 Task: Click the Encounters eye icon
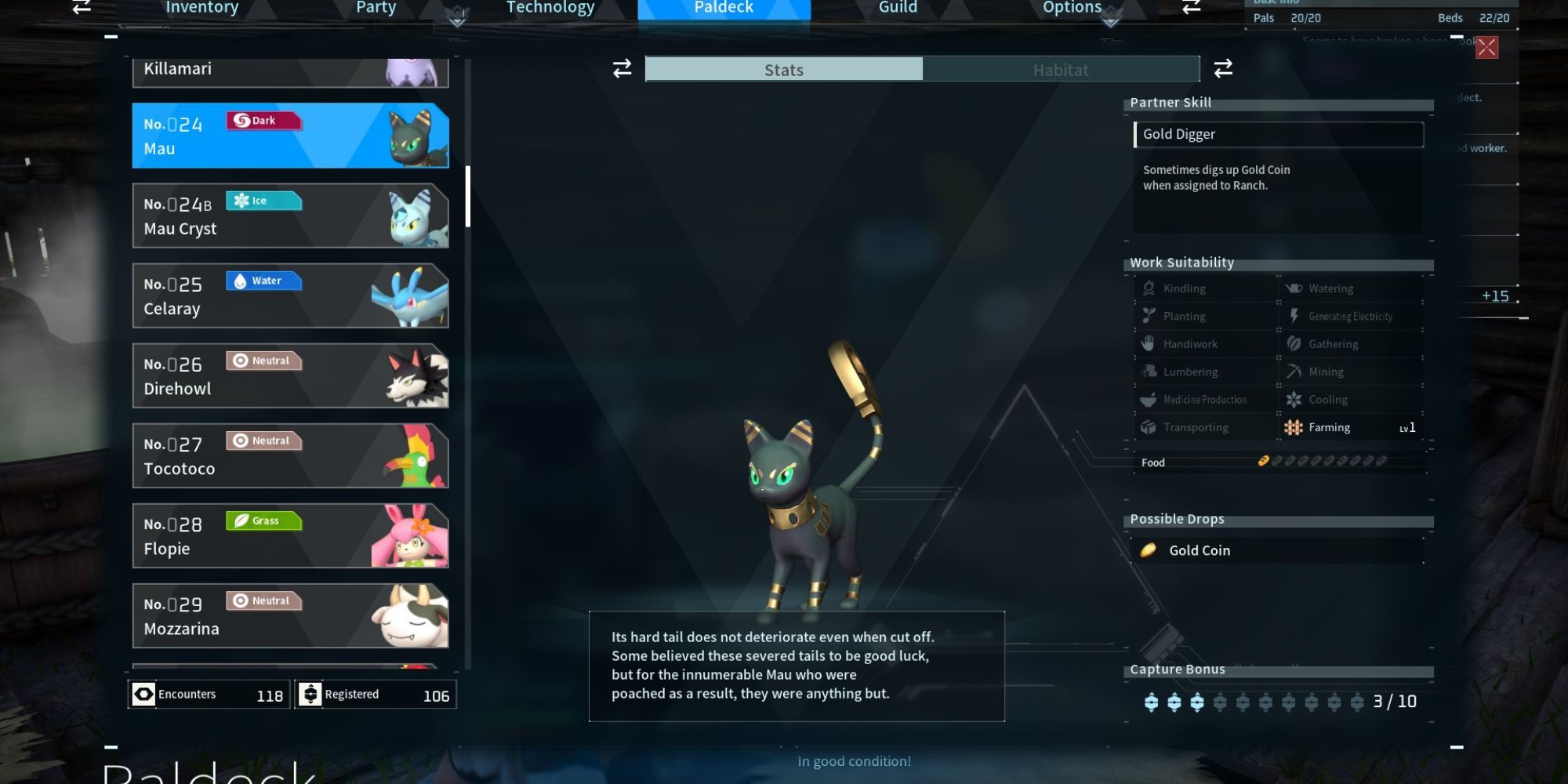pyautogui.click(x=144, y=694)
